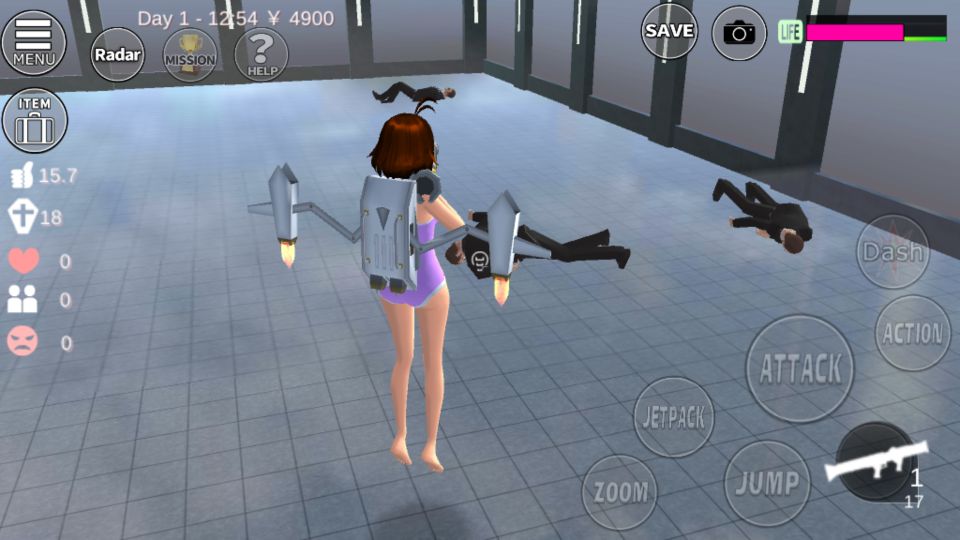Activate the JETPACK button
960x540 pixels.
[x=674, y=416]
